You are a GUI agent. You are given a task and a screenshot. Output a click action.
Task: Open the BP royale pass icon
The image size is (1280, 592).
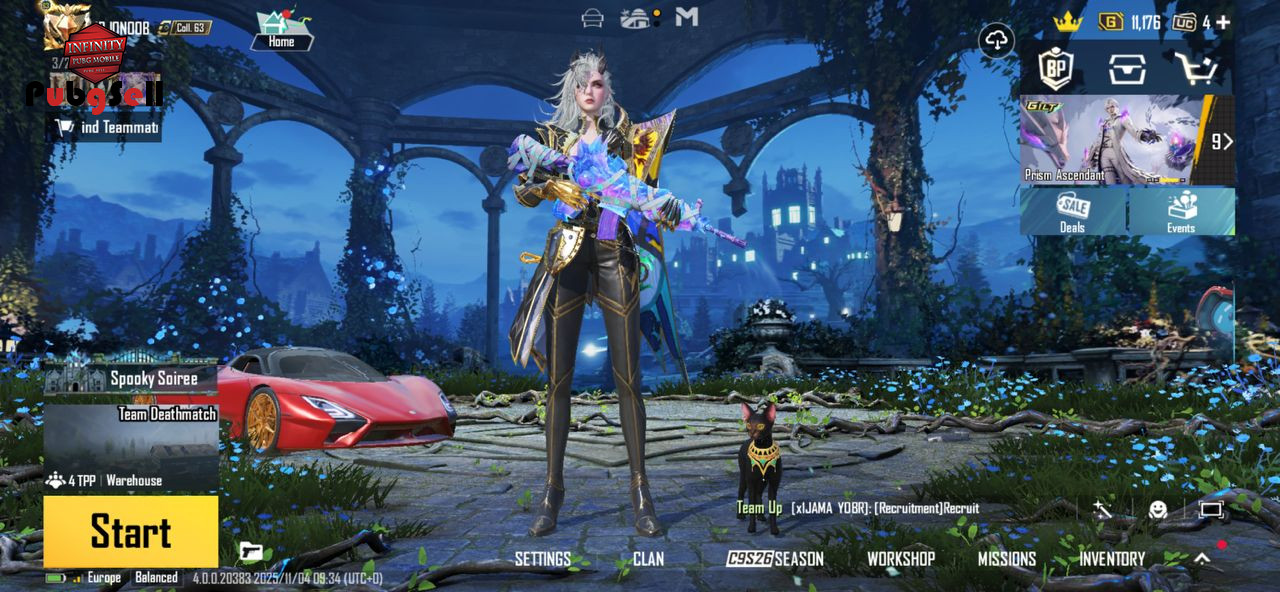click(x=1055, y=69)
